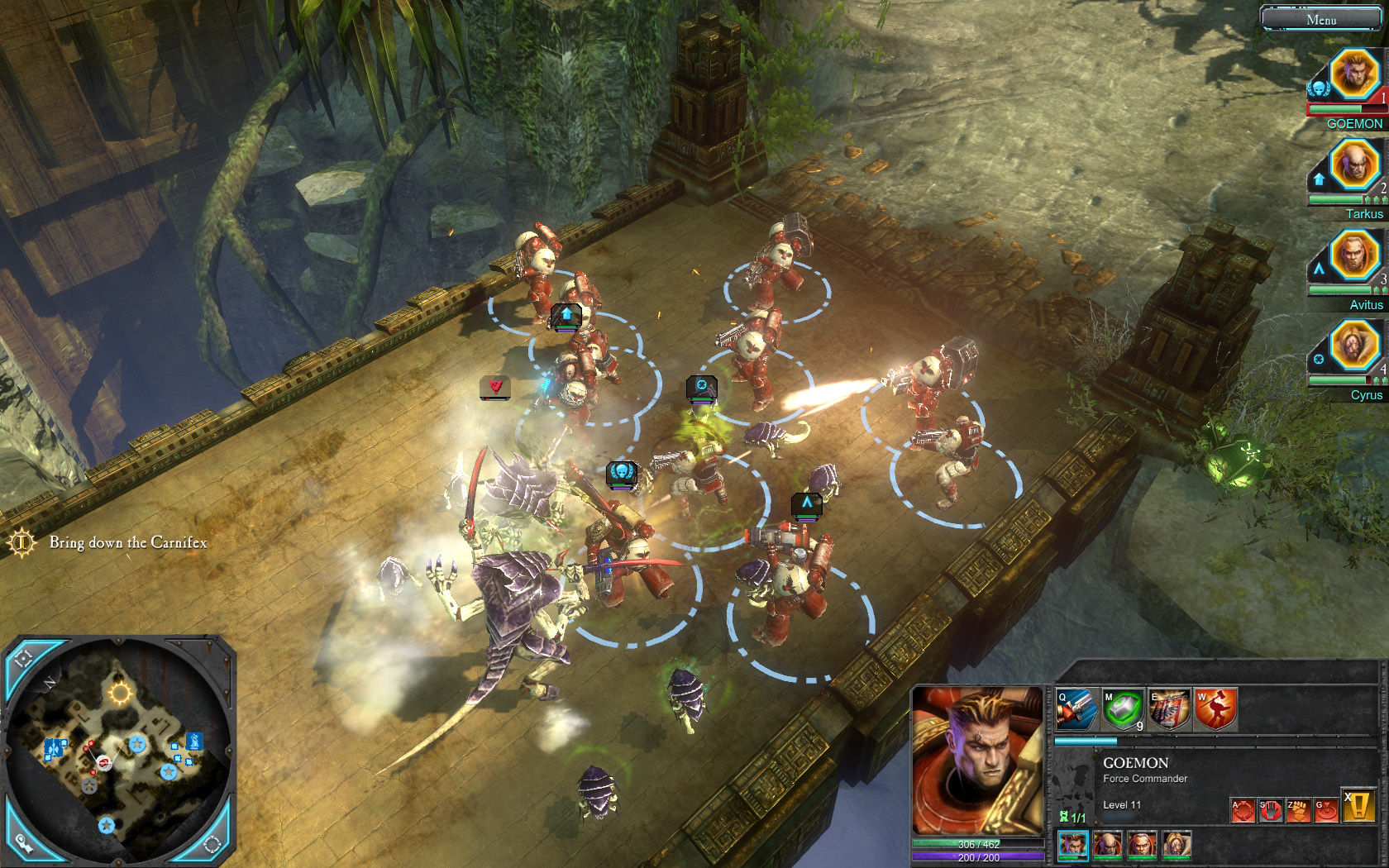Click the sun objective marker on minimap
Image resolution: width=1389 pixels, height=868 pixels.
(x=121, y=693)
